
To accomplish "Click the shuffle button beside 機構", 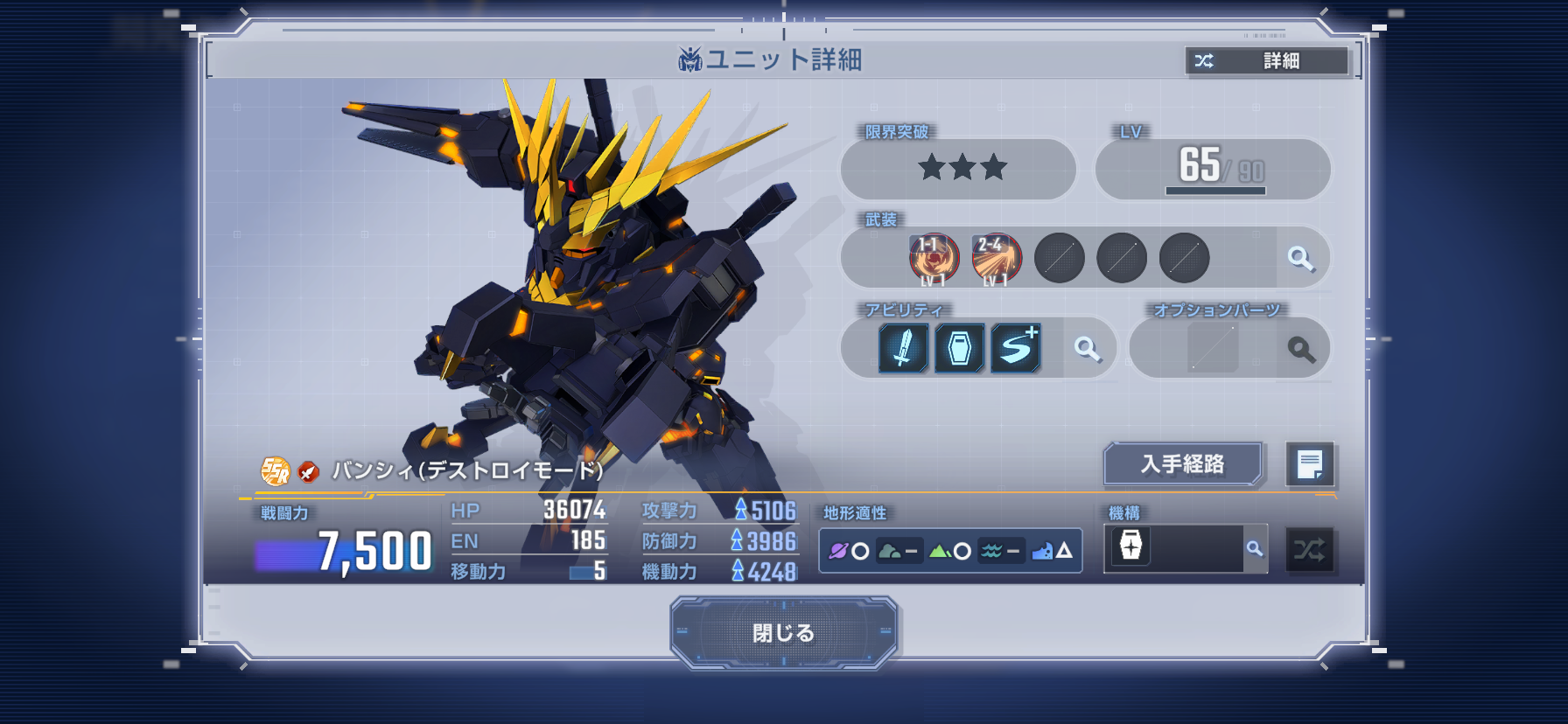I will coord(1309,550).
